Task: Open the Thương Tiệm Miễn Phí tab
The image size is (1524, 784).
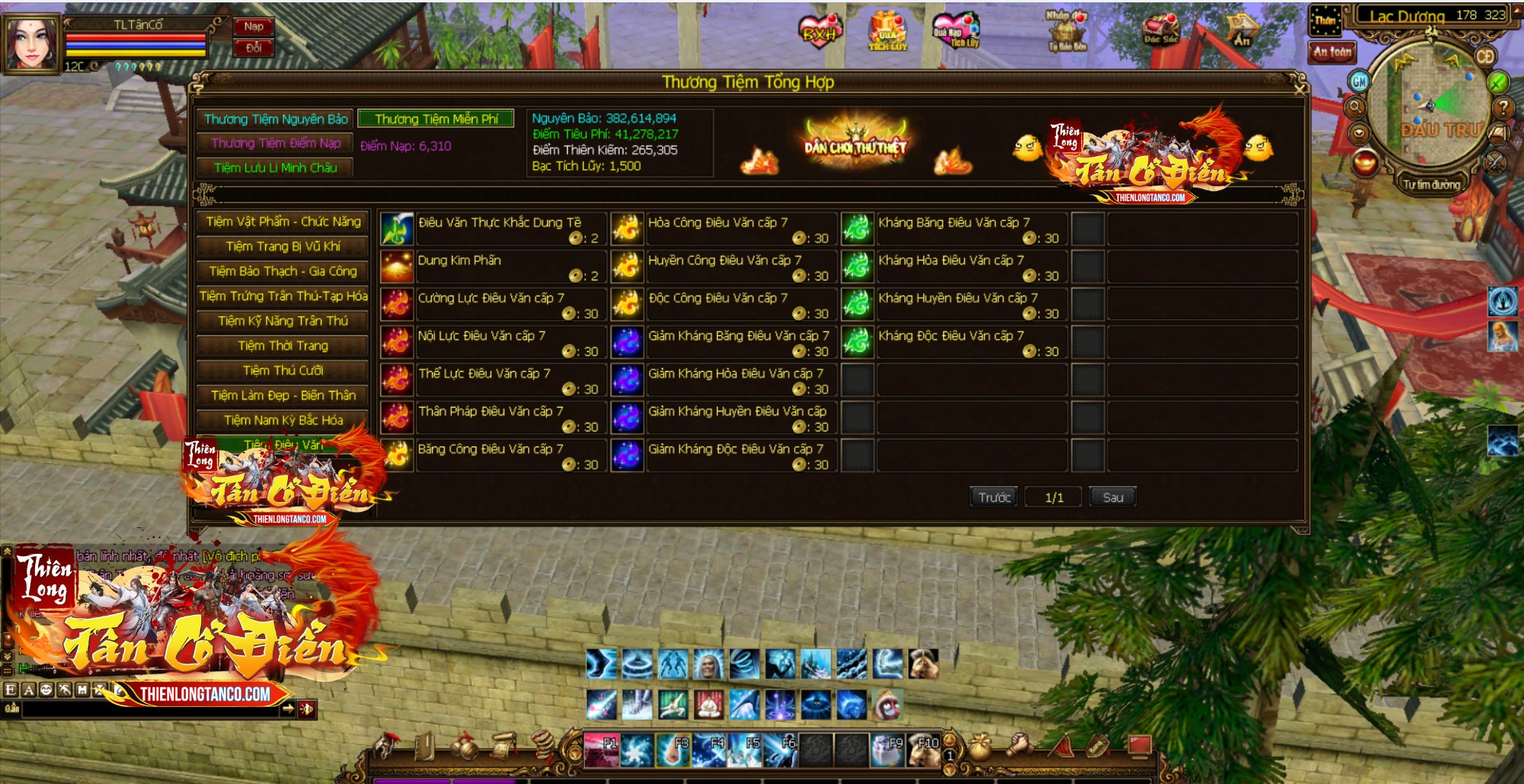Action: coord(436,119)
